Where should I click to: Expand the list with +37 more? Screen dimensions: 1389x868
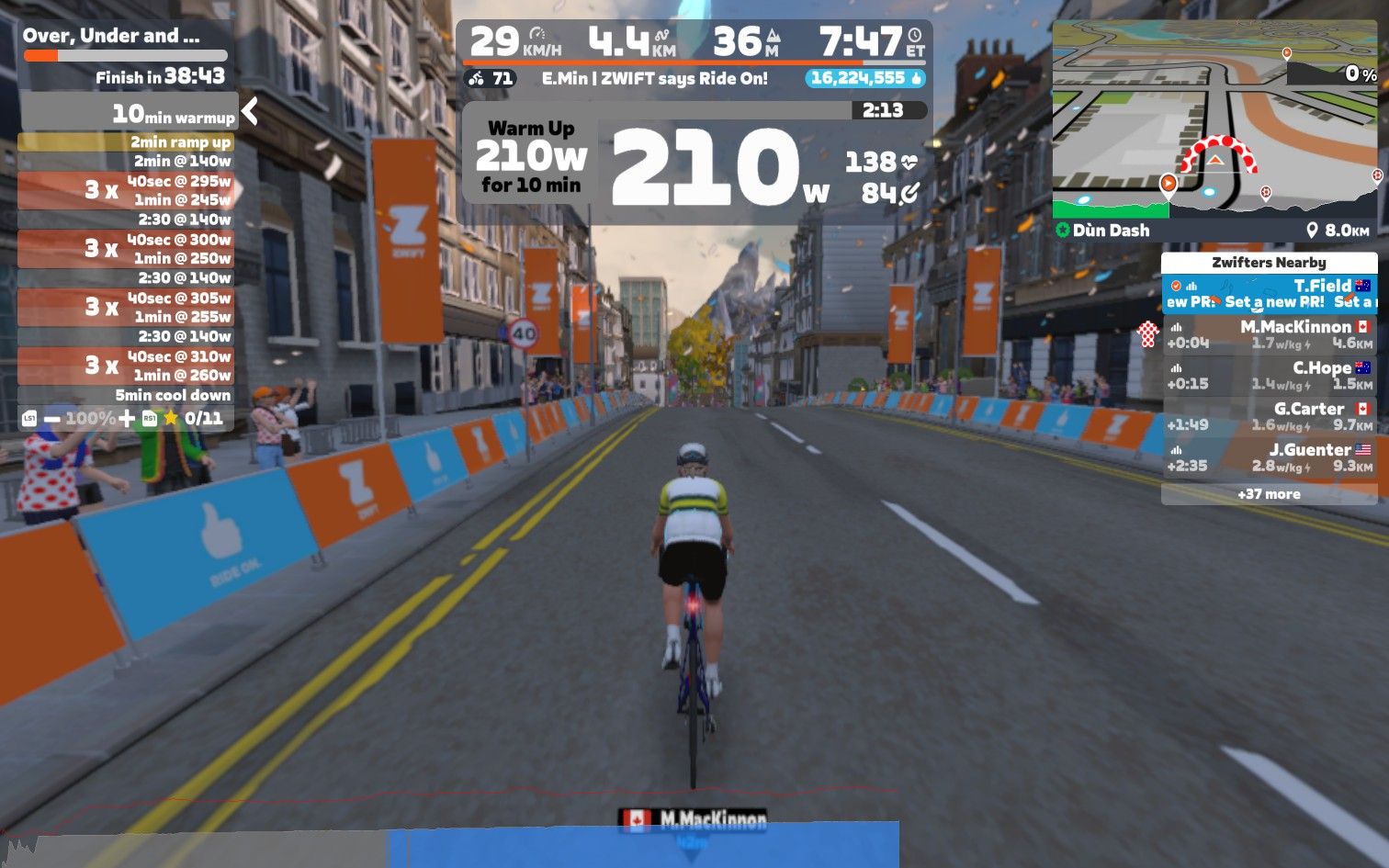(1269, 494)
